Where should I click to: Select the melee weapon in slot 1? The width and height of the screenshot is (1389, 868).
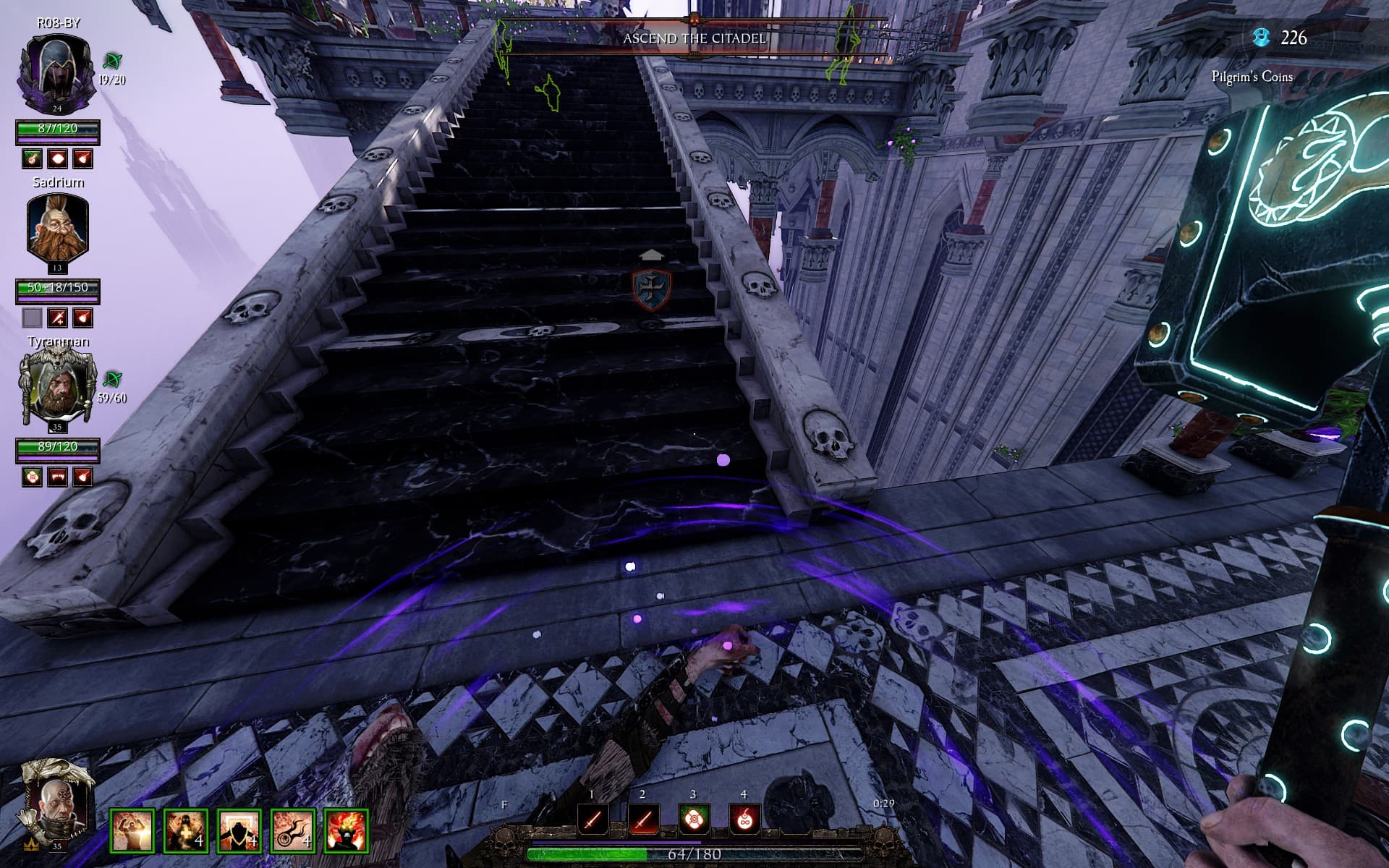point(592,820)
